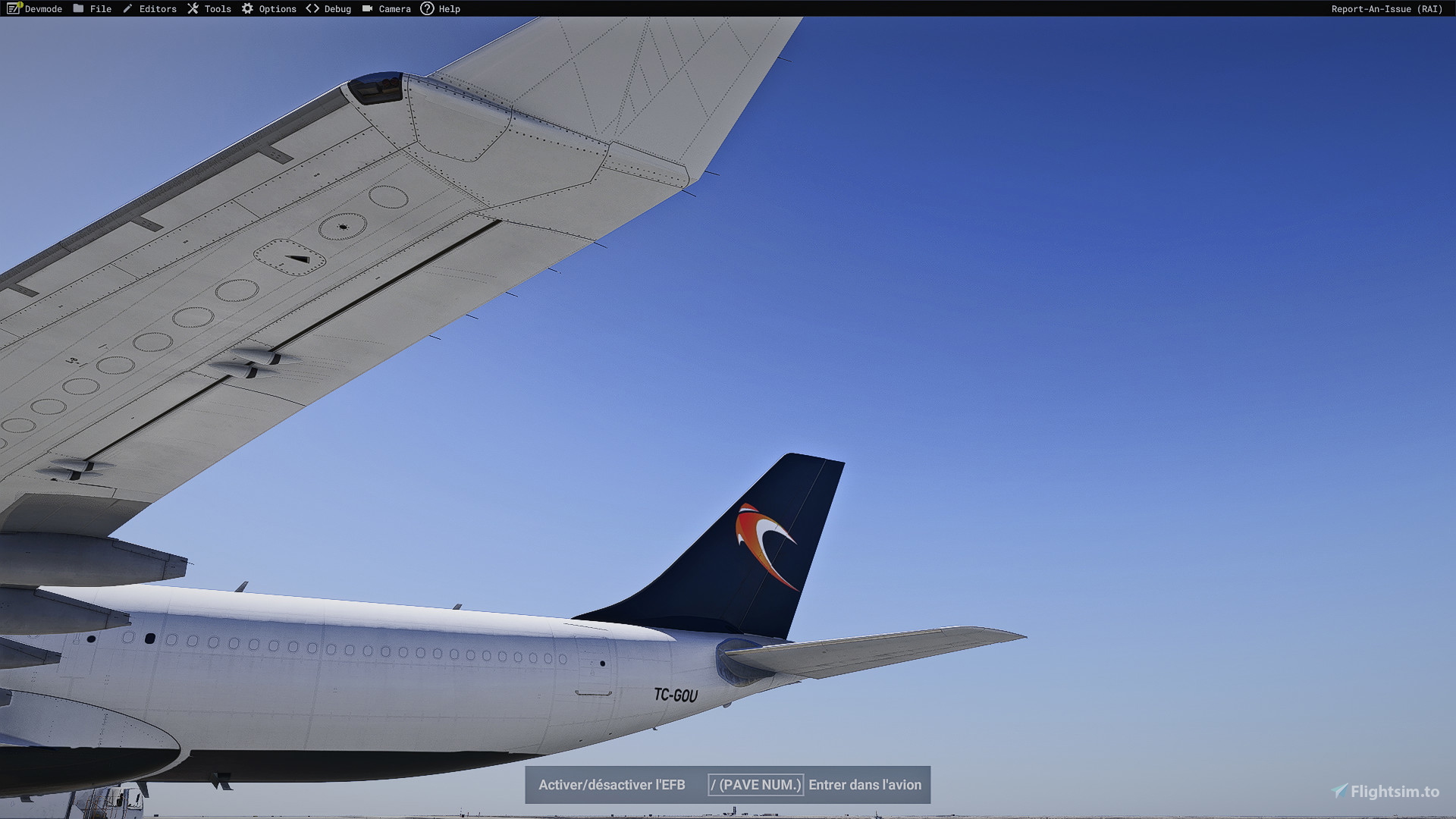Toggle Devmode from the menu bar

tap(34, 8)
